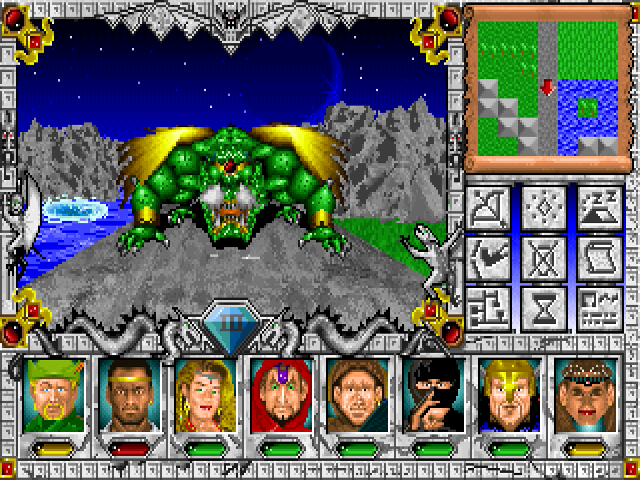Check the time with the hourglass icon
This screenshot has width=640, height=480.
pos(543,307)
